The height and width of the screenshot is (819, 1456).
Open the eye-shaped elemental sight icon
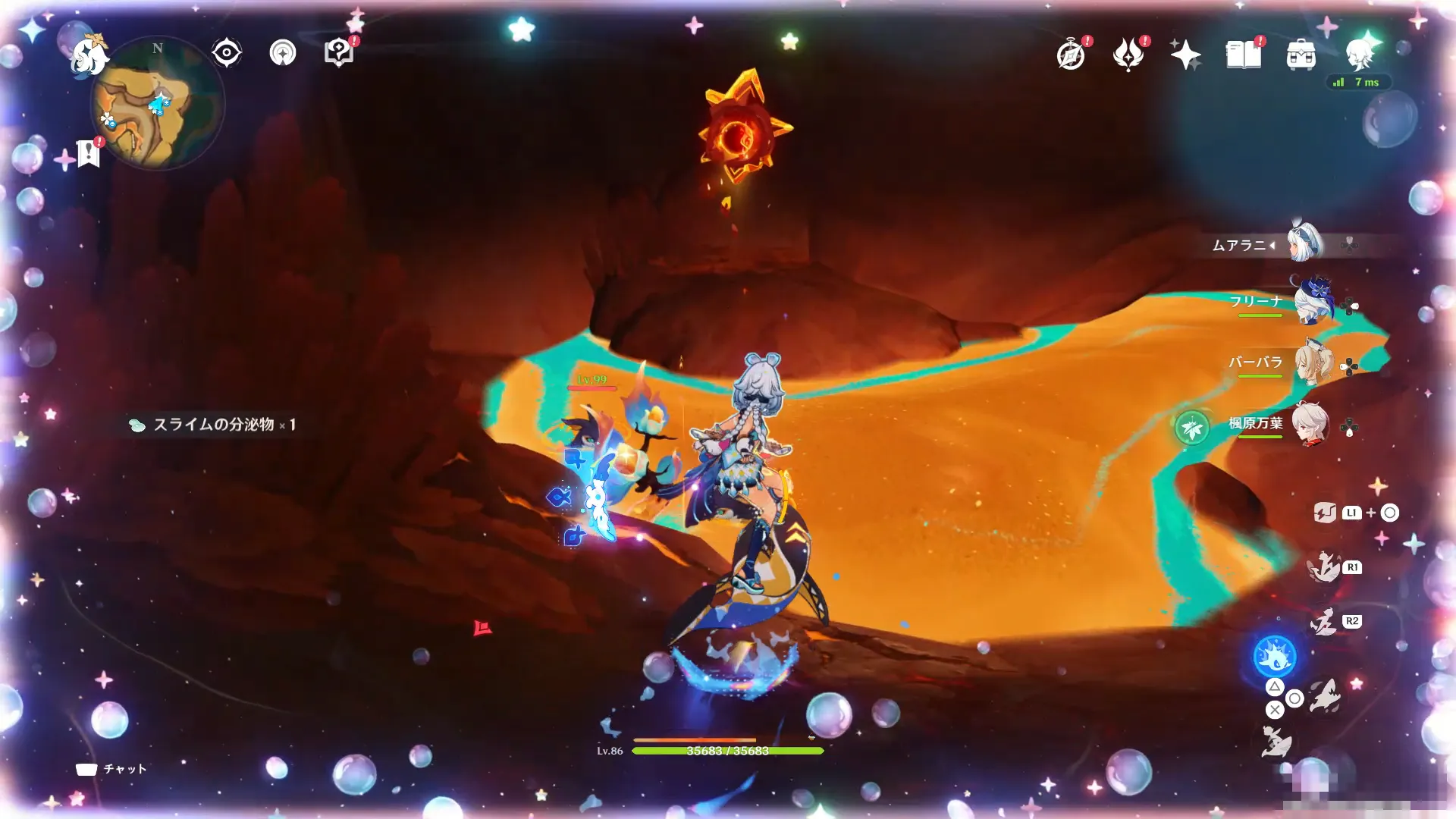pos(226,53)
